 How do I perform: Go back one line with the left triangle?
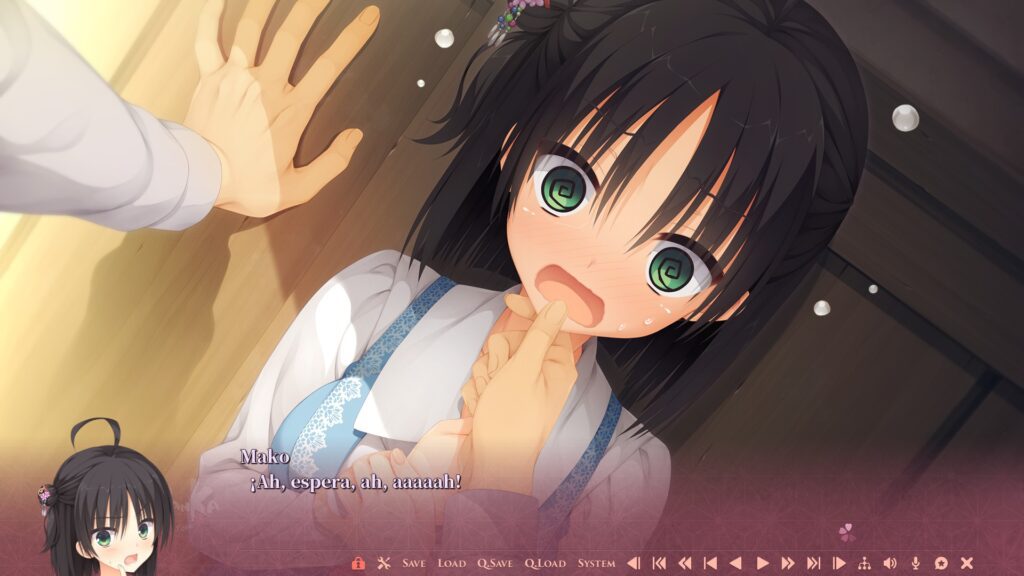point(736,563)
